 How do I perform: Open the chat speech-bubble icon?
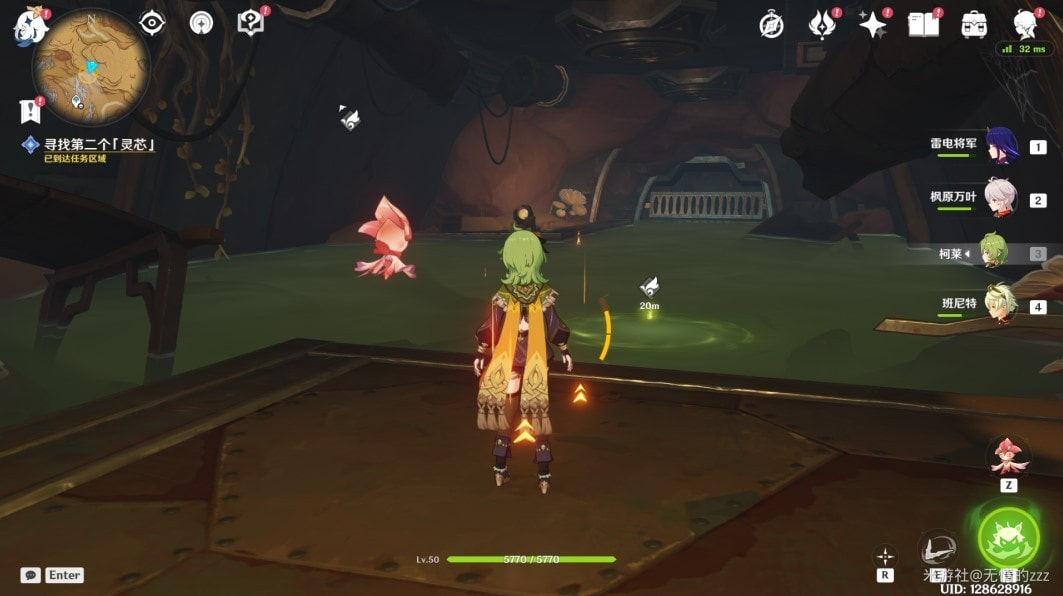pos(31,575)
